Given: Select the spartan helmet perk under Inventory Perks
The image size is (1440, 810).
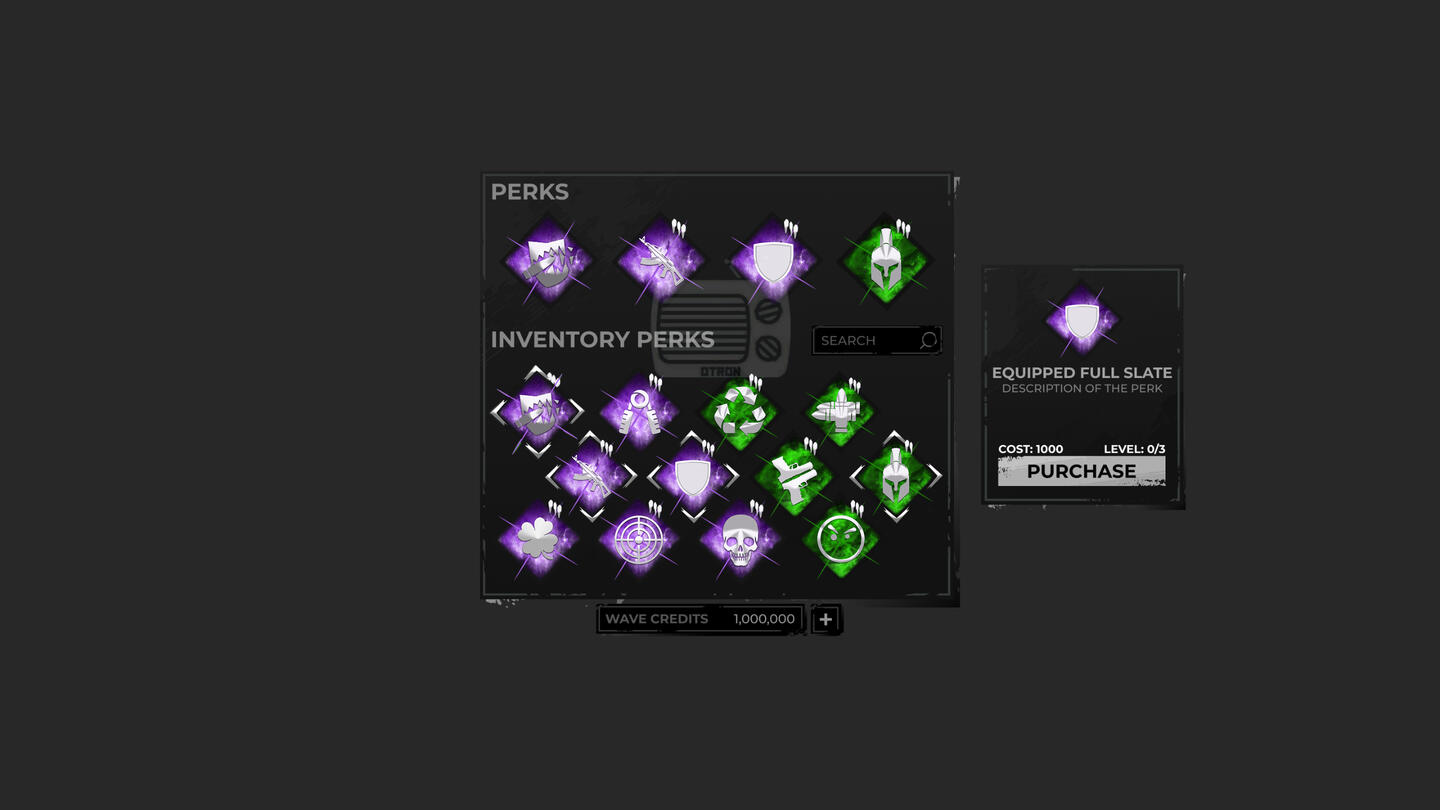Looking at the screenshot, I should point(895,477).
